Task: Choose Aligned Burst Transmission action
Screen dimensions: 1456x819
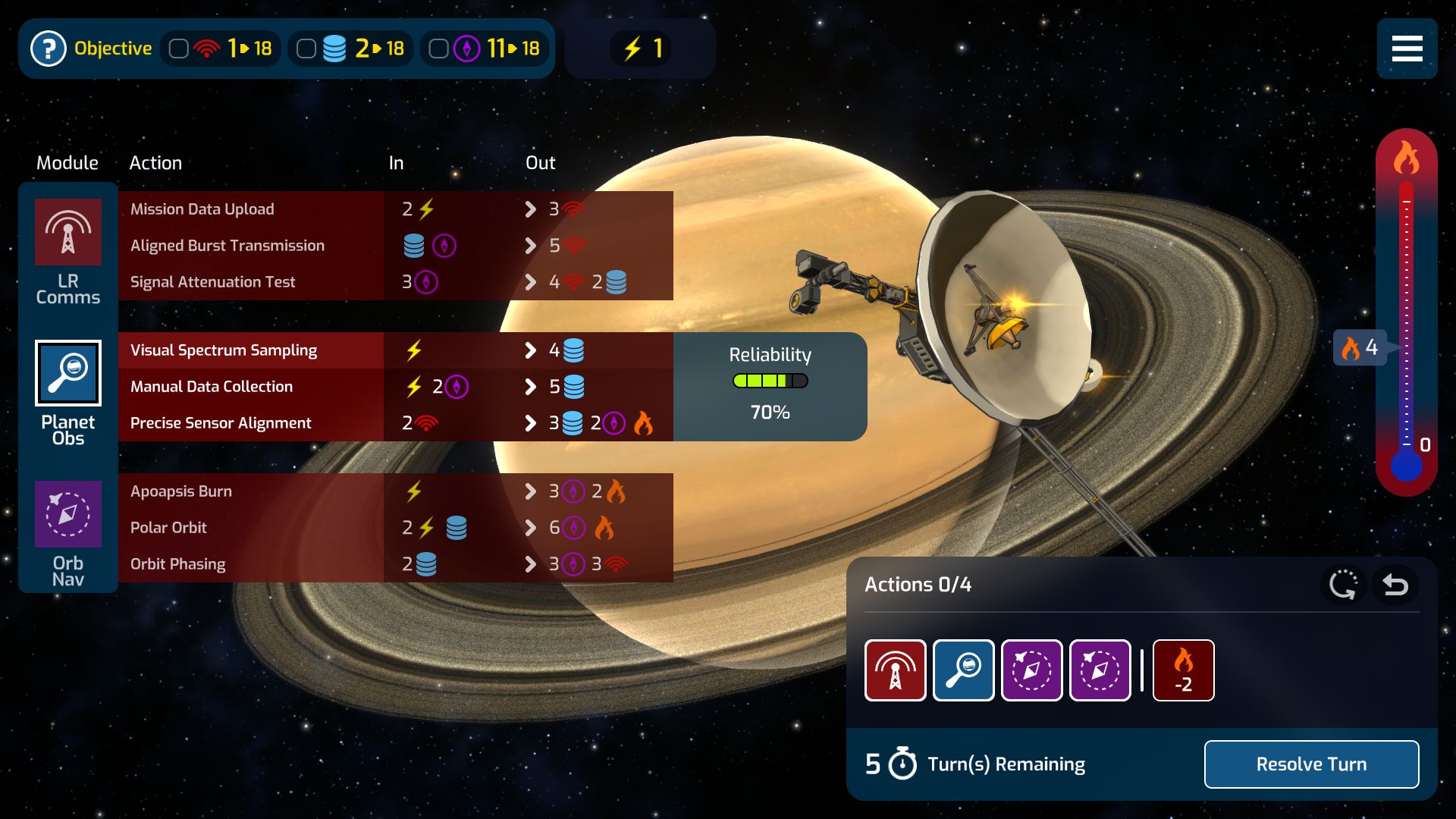Action: tap(227, 246)
